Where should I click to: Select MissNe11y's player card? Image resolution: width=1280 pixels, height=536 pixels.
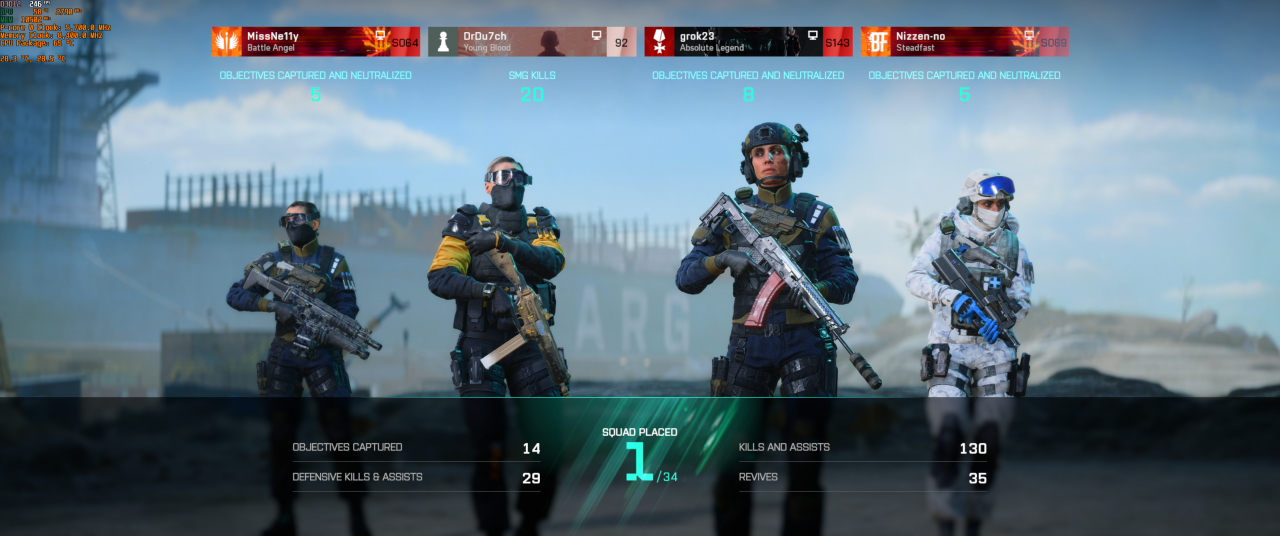pyautogui.click(x=315, y=41)
